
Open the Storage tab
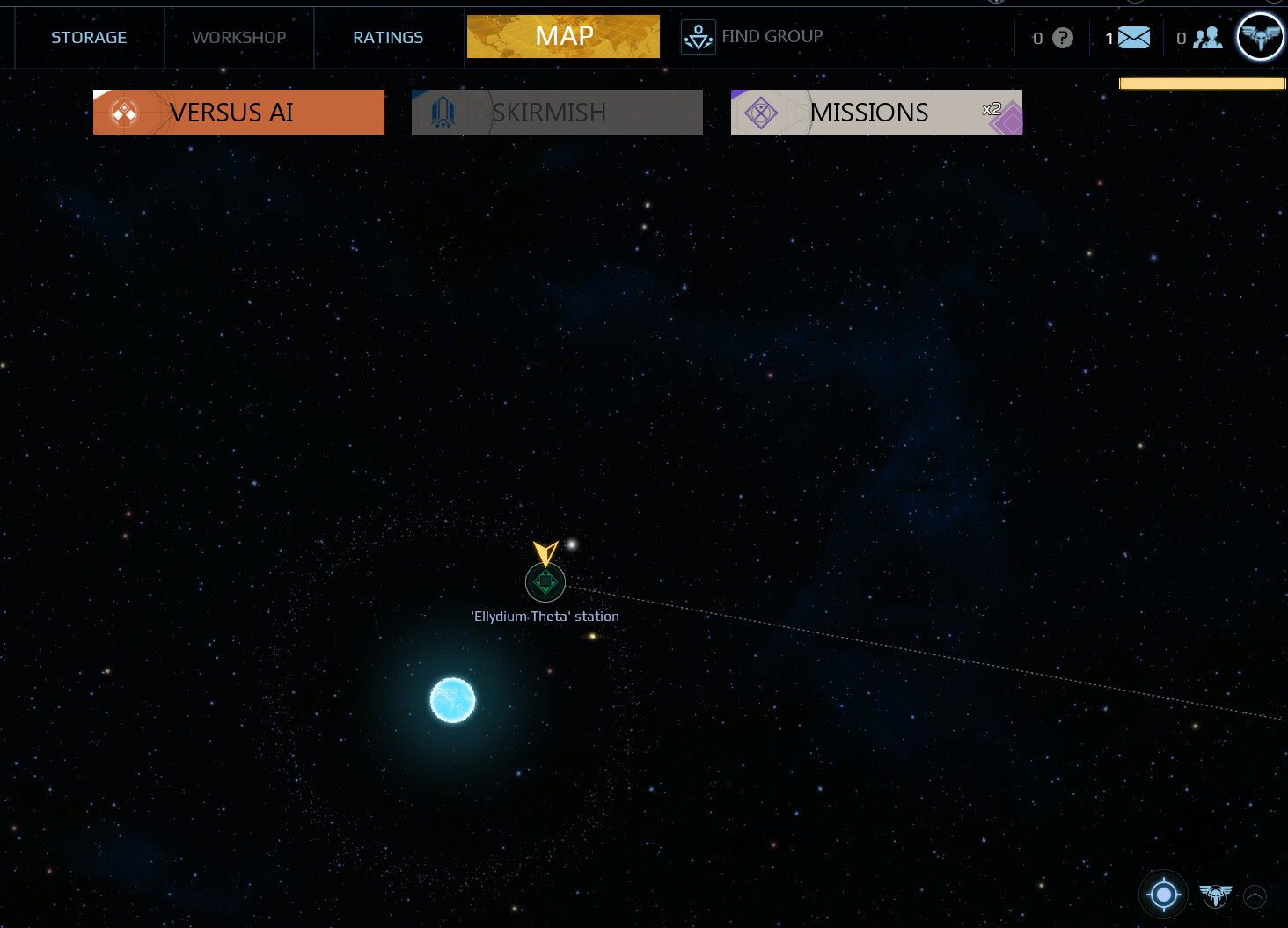(x=89, y=38)
